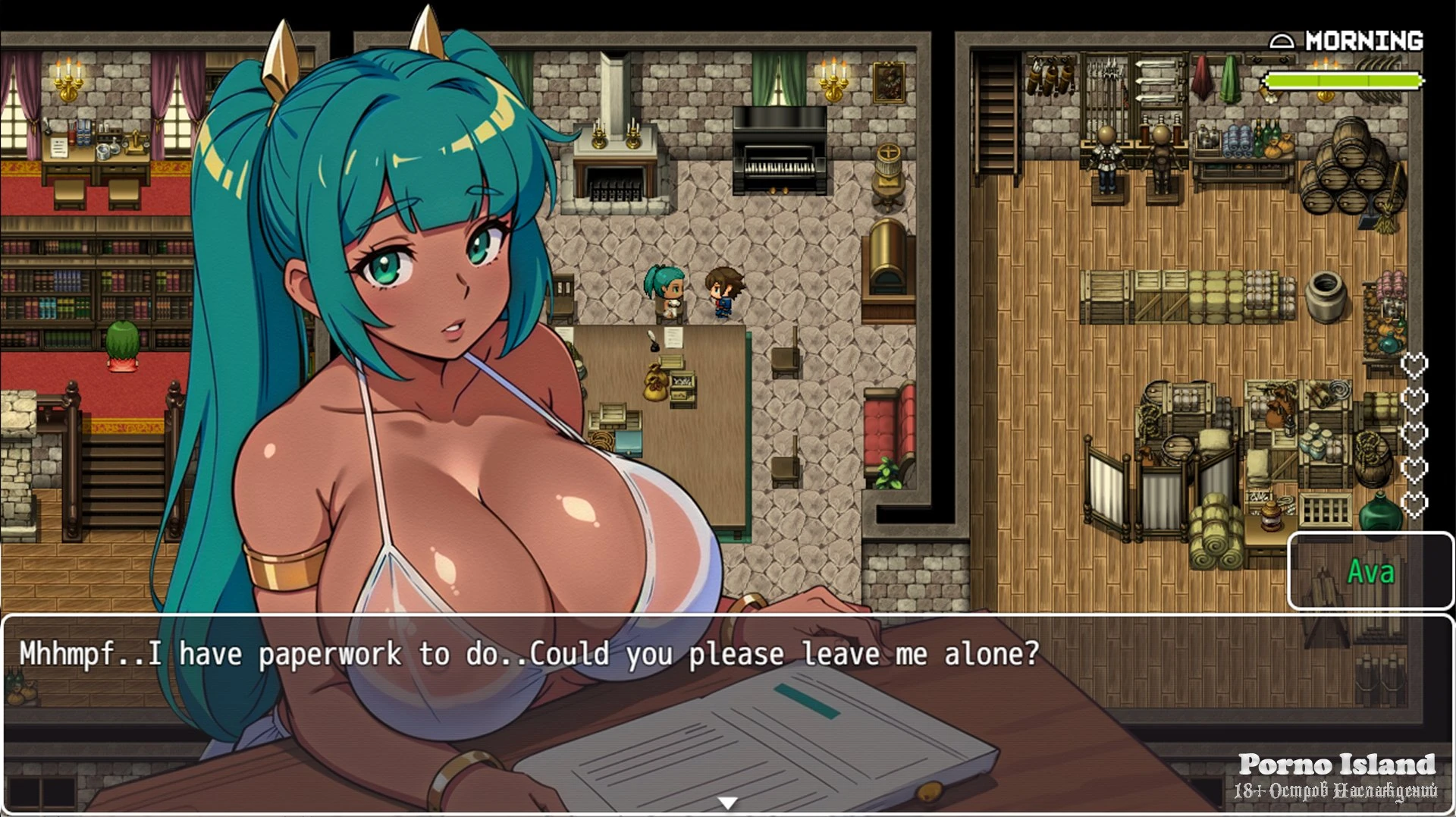Click the white continue arrow below the dialogue
Viewport: 1456px width, 817px height.
click(727, 803)
